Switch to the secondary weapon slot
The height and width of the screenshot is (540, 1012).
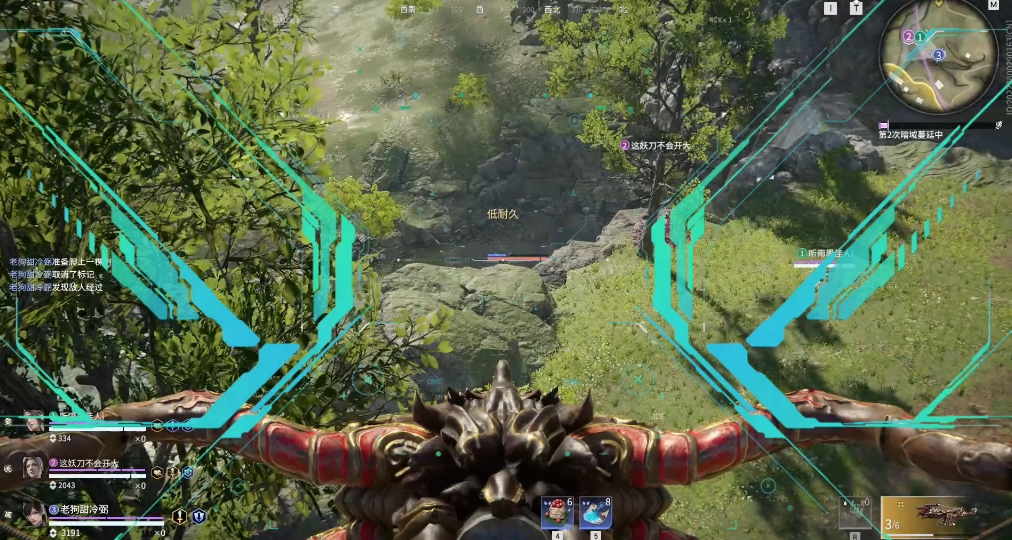point(855,514)
